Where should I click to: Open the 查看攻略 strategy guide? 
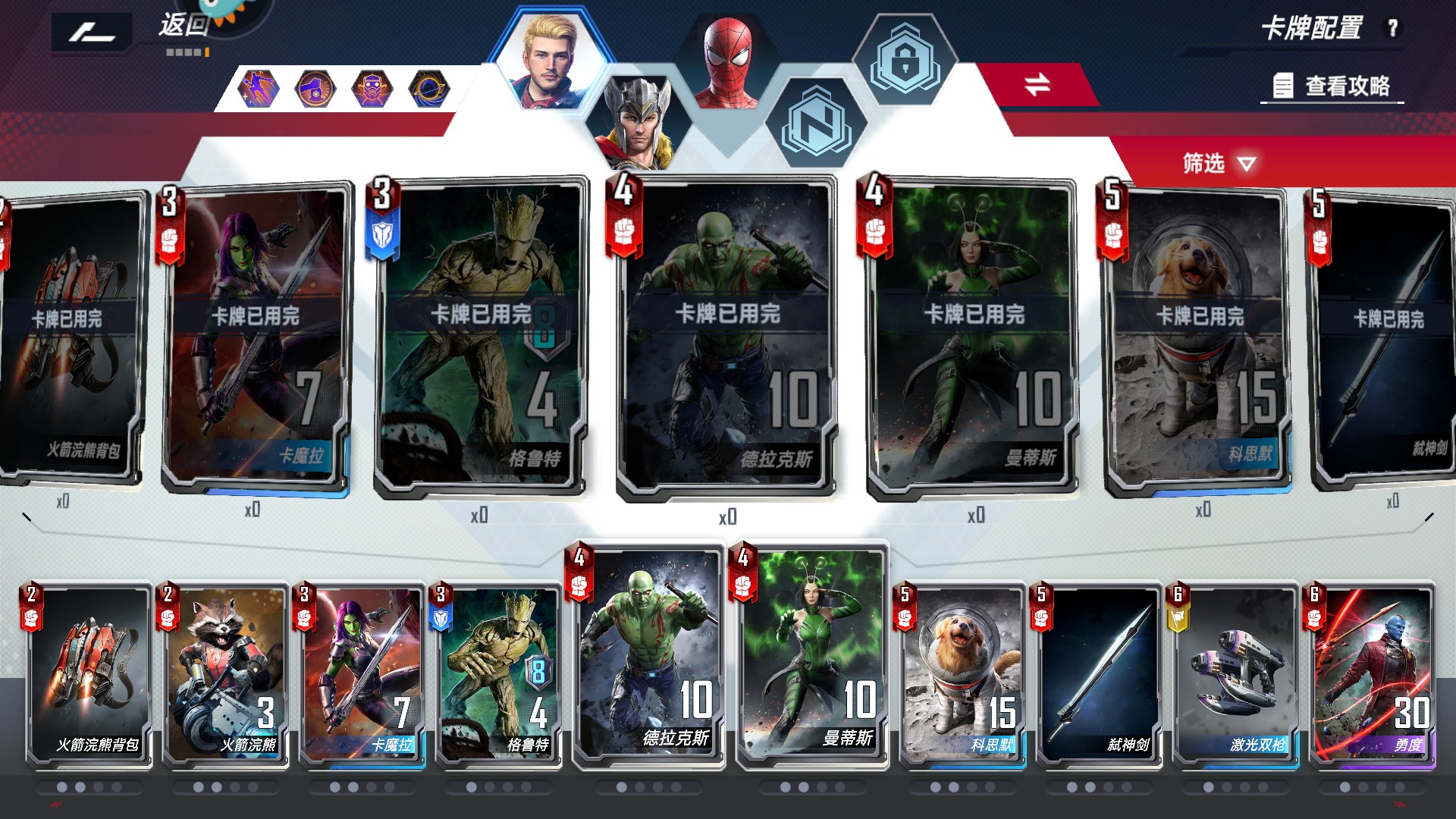tap(1333, 86)
